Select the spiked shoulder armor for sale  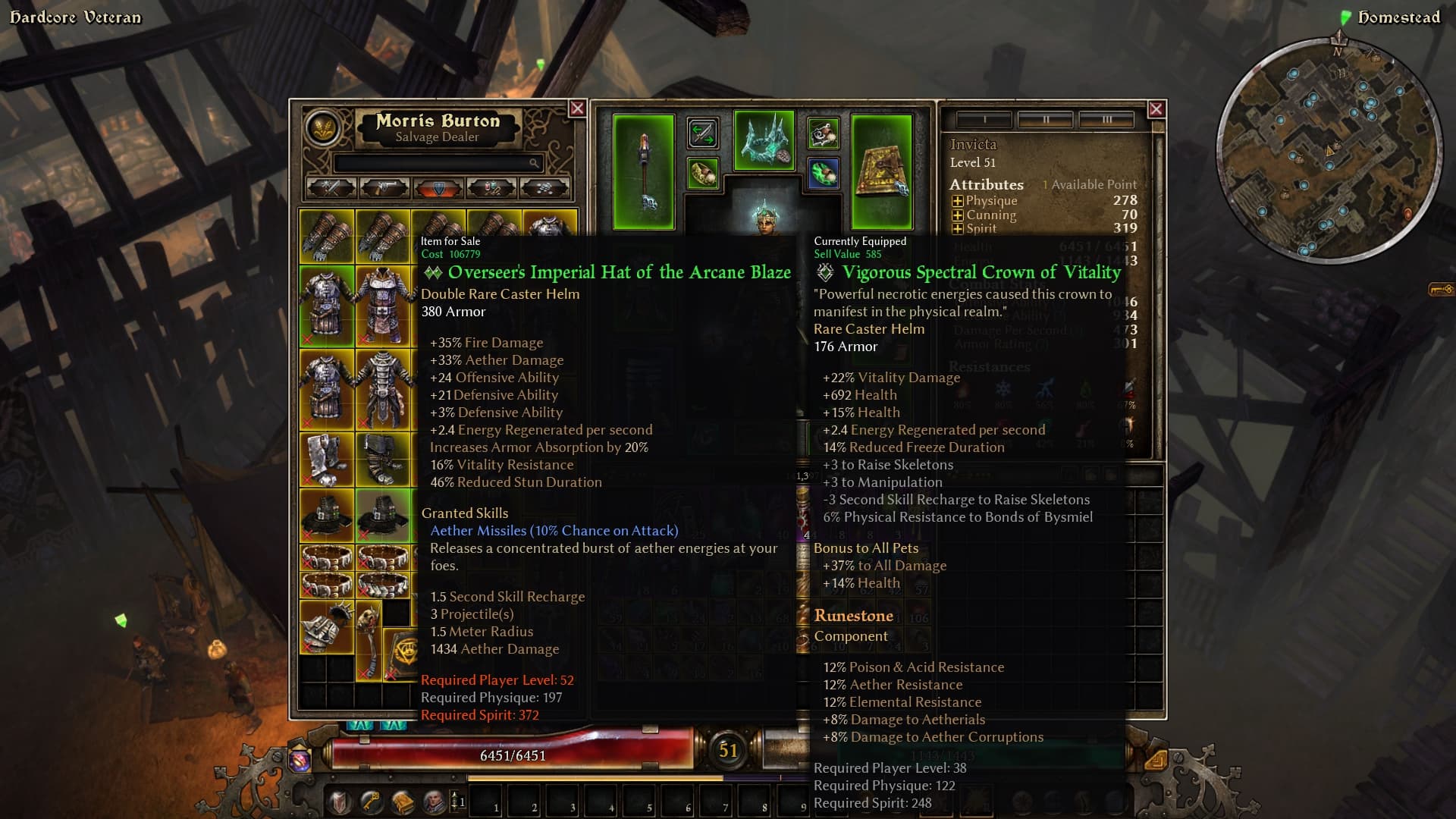click(326, 626)
